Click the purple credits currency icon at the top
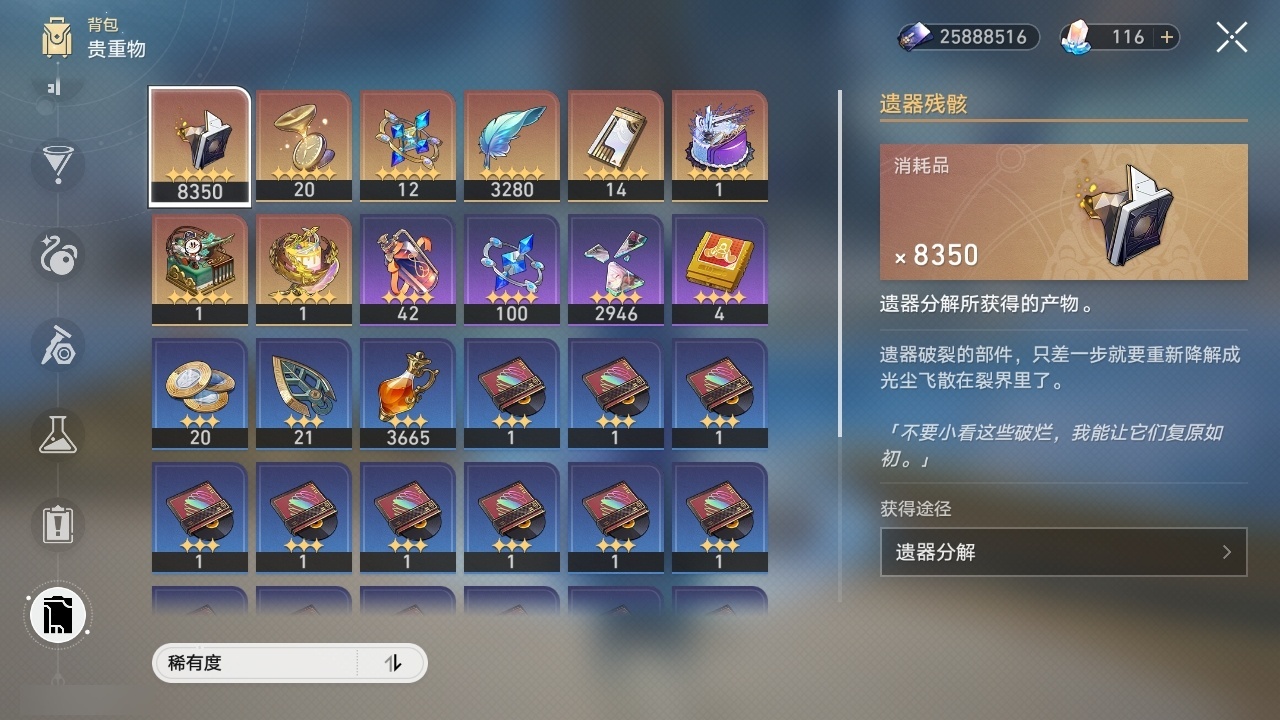Viewport: 1280px width, 720px height. coord(914,37)
